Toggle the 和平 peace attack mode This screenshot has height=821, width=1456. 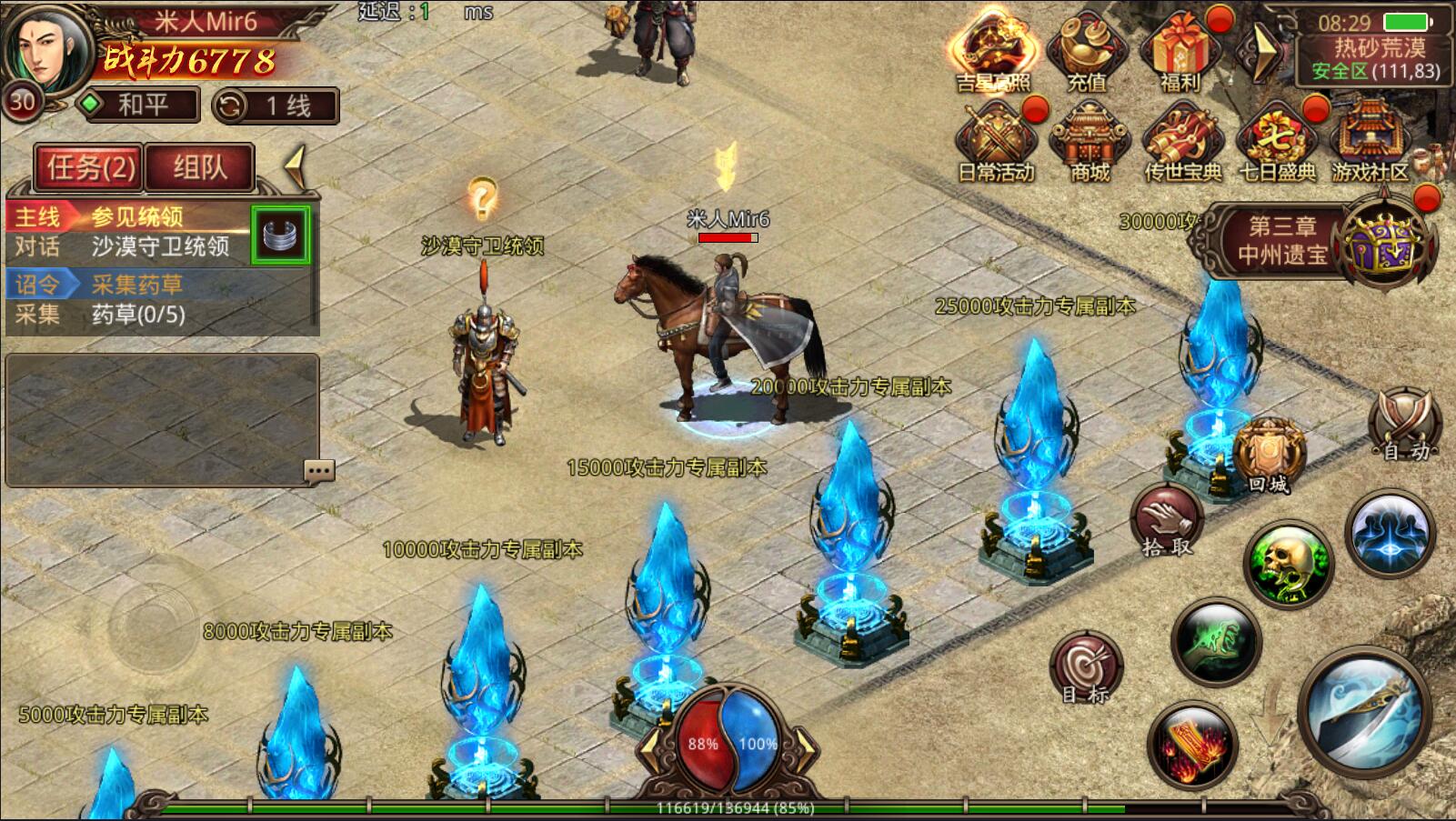[138, 105]
